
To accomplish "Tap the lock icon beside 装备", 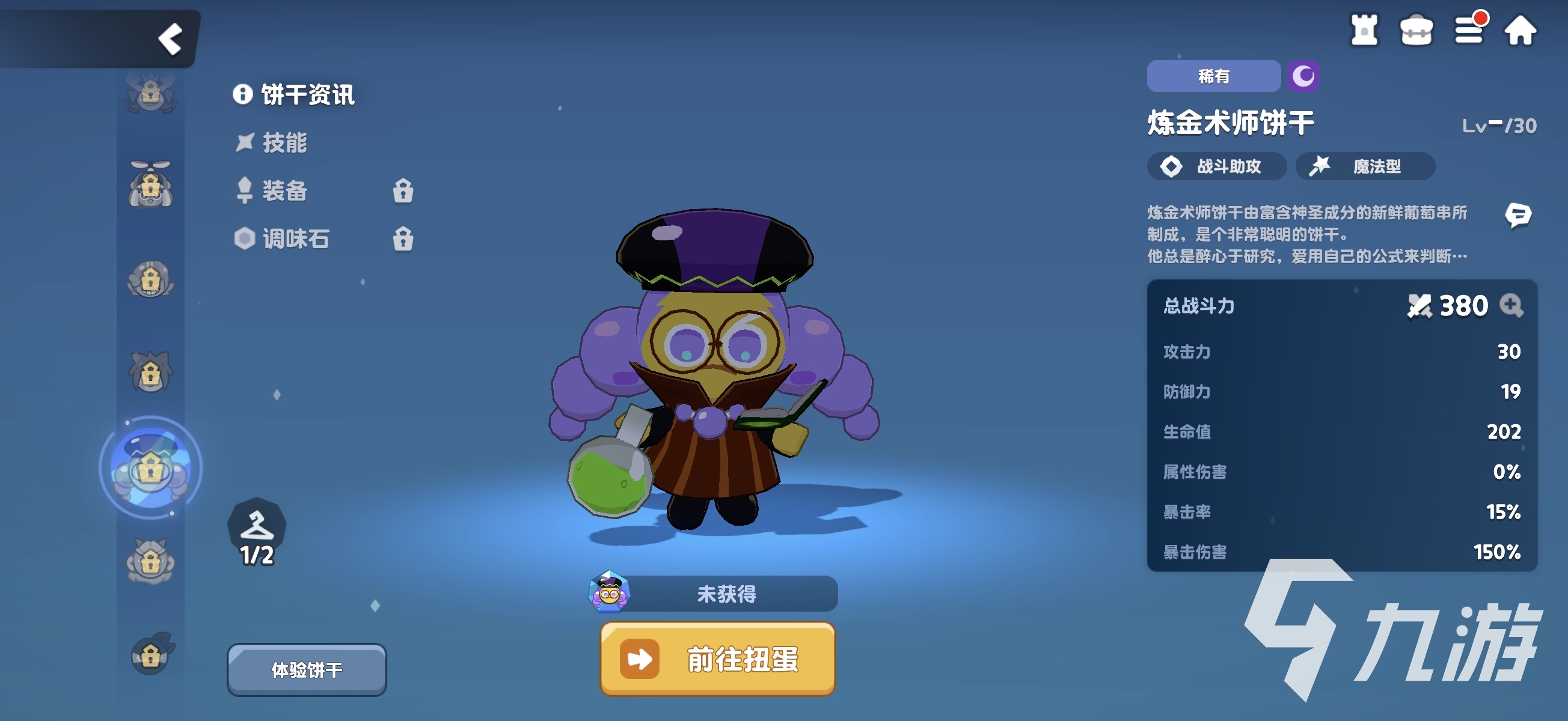I will [405, 192].
